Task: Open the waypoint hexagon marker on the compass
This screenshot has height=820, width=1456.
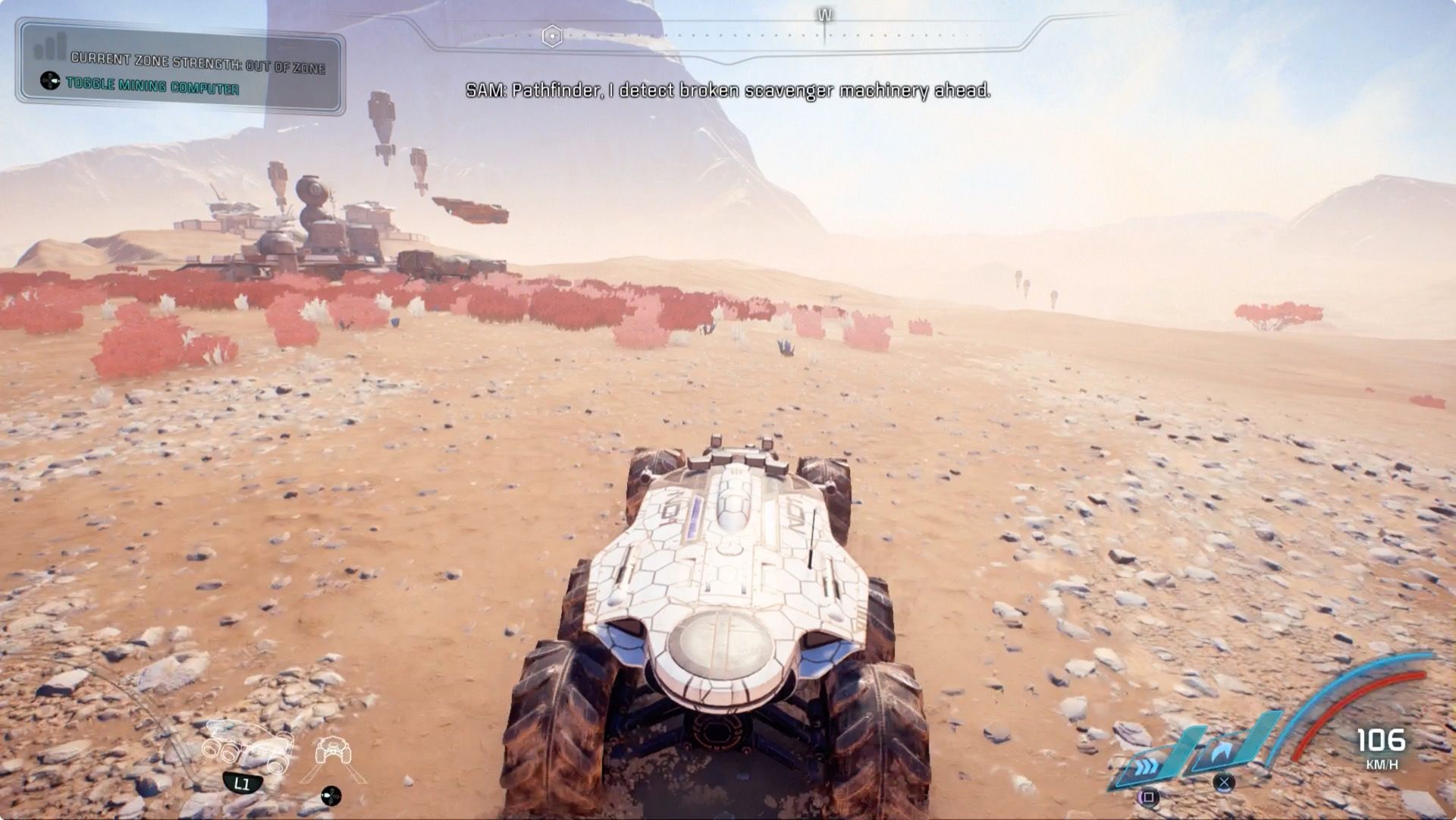Action: (551, 34)
